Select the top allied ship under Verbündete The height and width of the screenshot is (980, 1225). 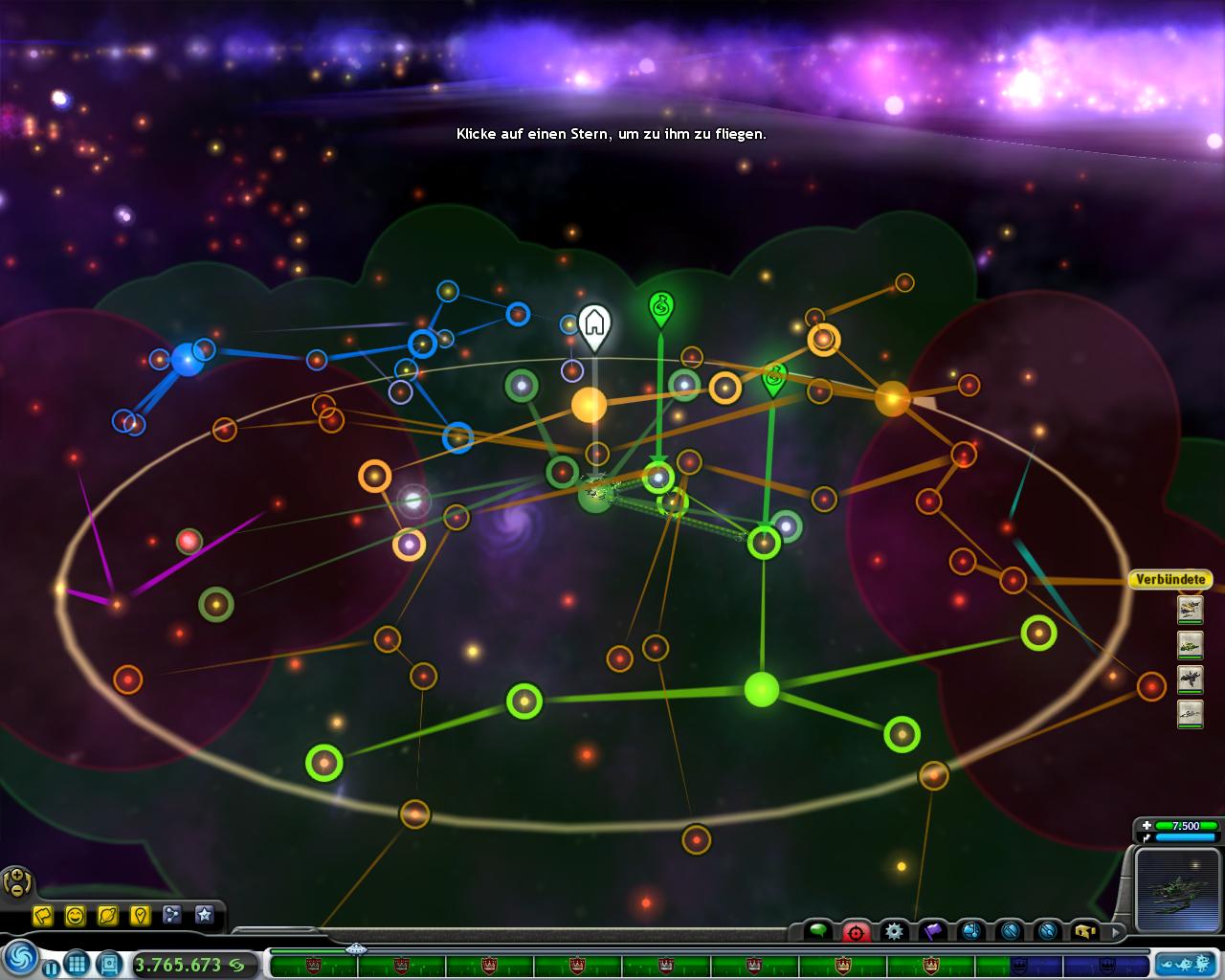tap(1190, 609)
